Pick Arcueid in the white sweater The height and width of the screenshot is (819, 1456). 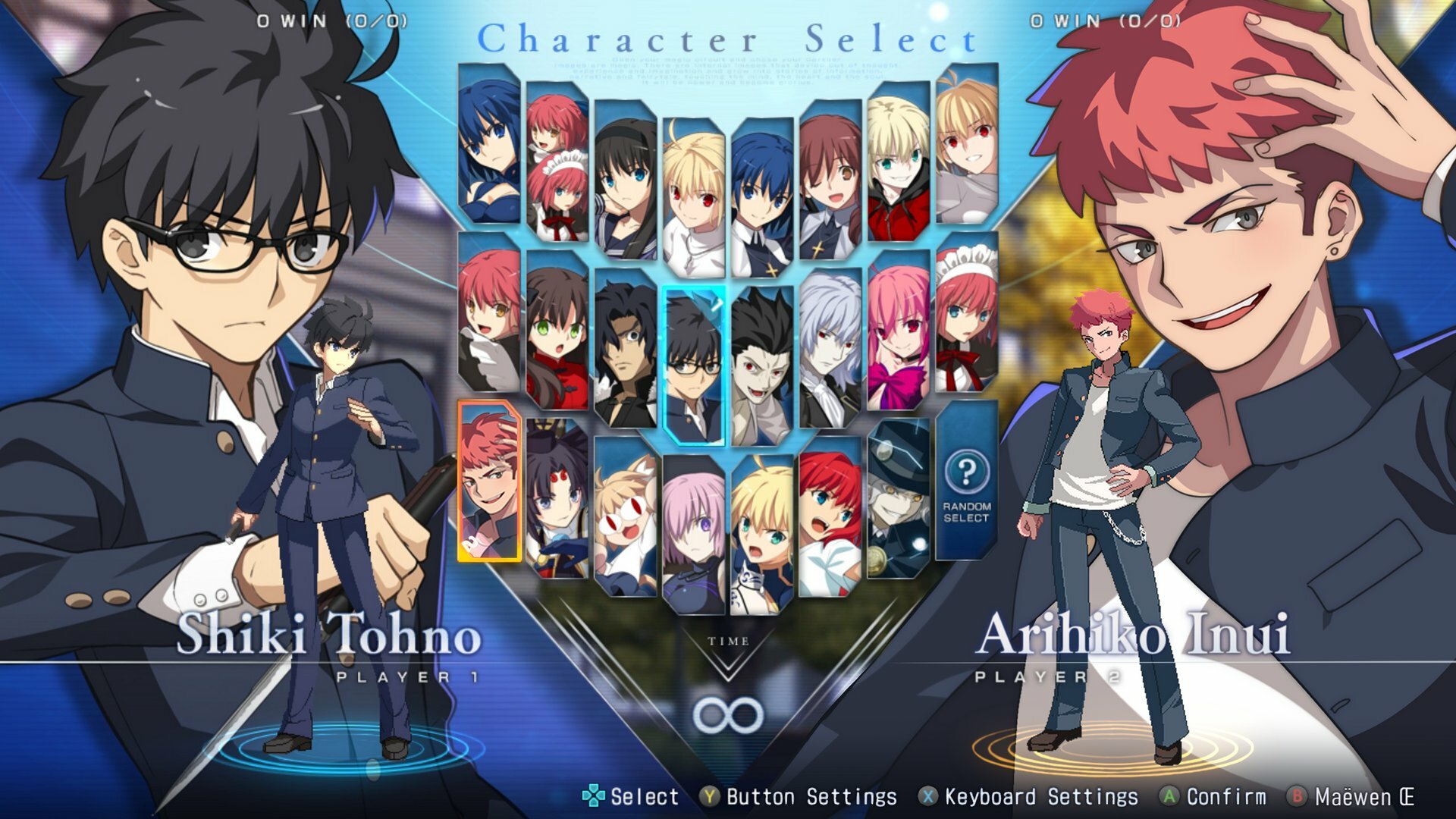[x=693, y=197]
